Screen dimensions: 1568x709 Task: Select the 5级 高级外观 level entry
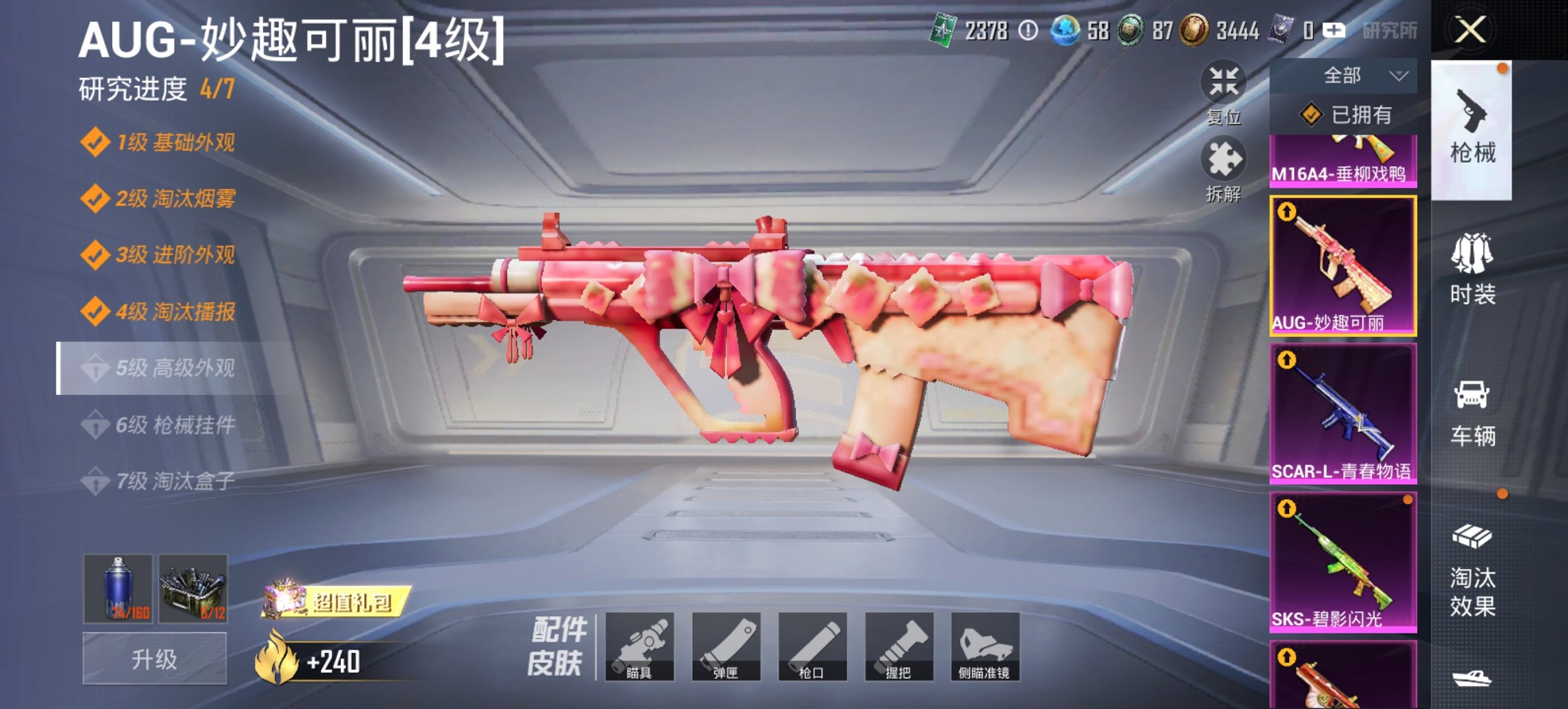pos(162,366)
